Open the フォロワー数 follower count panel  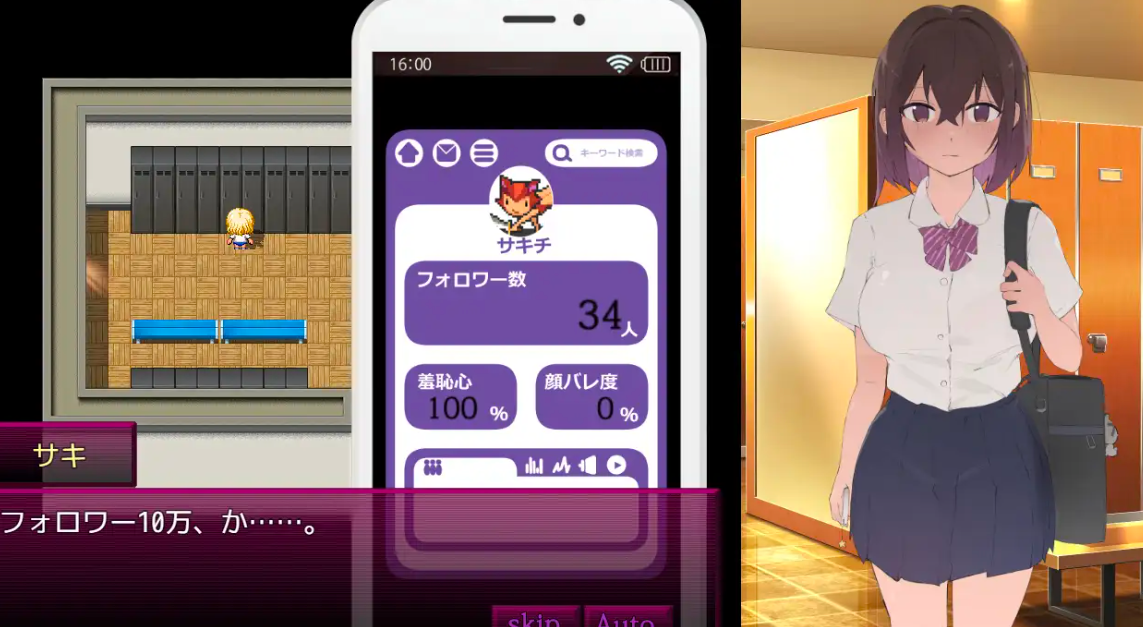pos(526,303)
